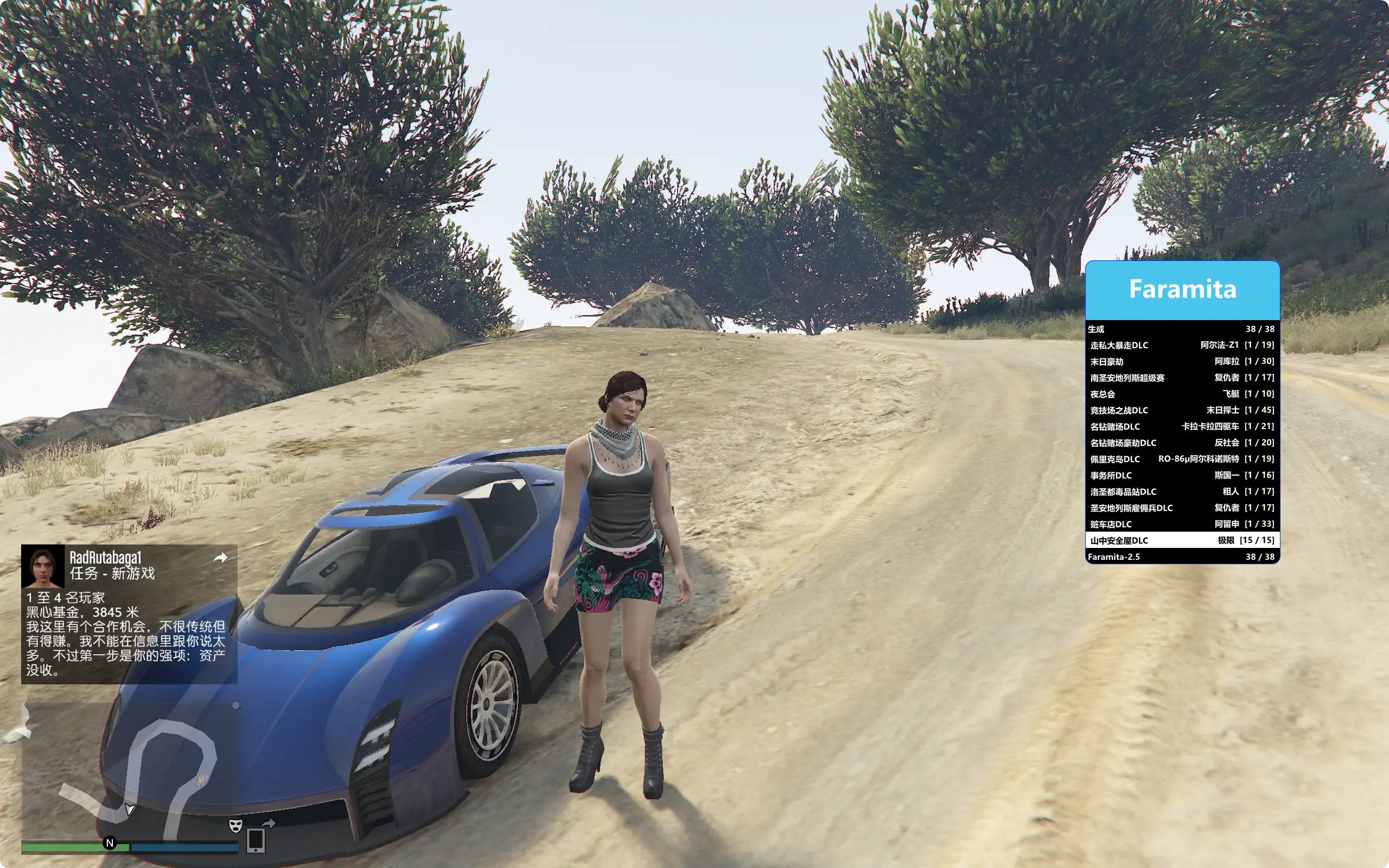Click the 事务所DLC entry
The height and width of the screenshot is (868, 1389).
[x=1182, y=475]
